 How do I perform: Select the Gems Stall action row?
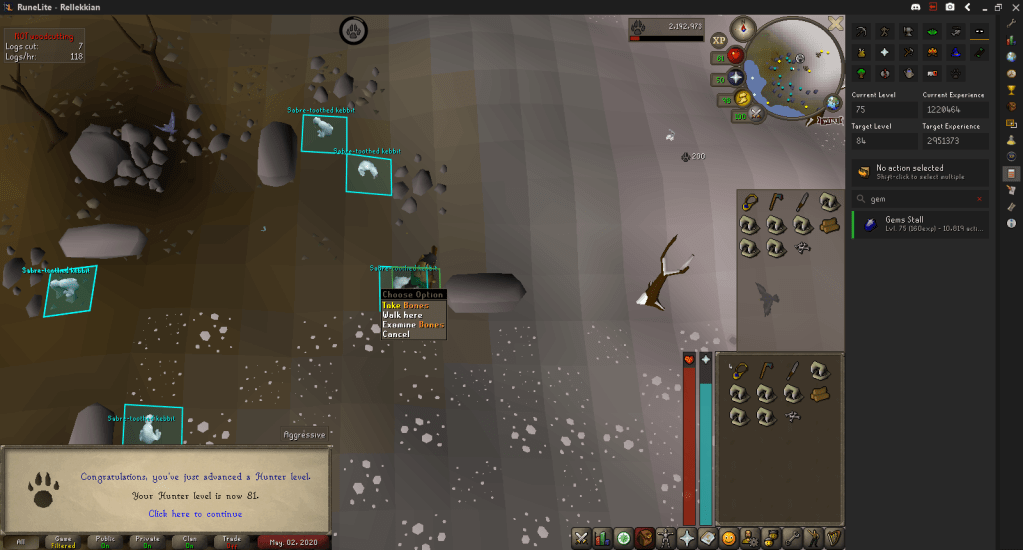920,224
